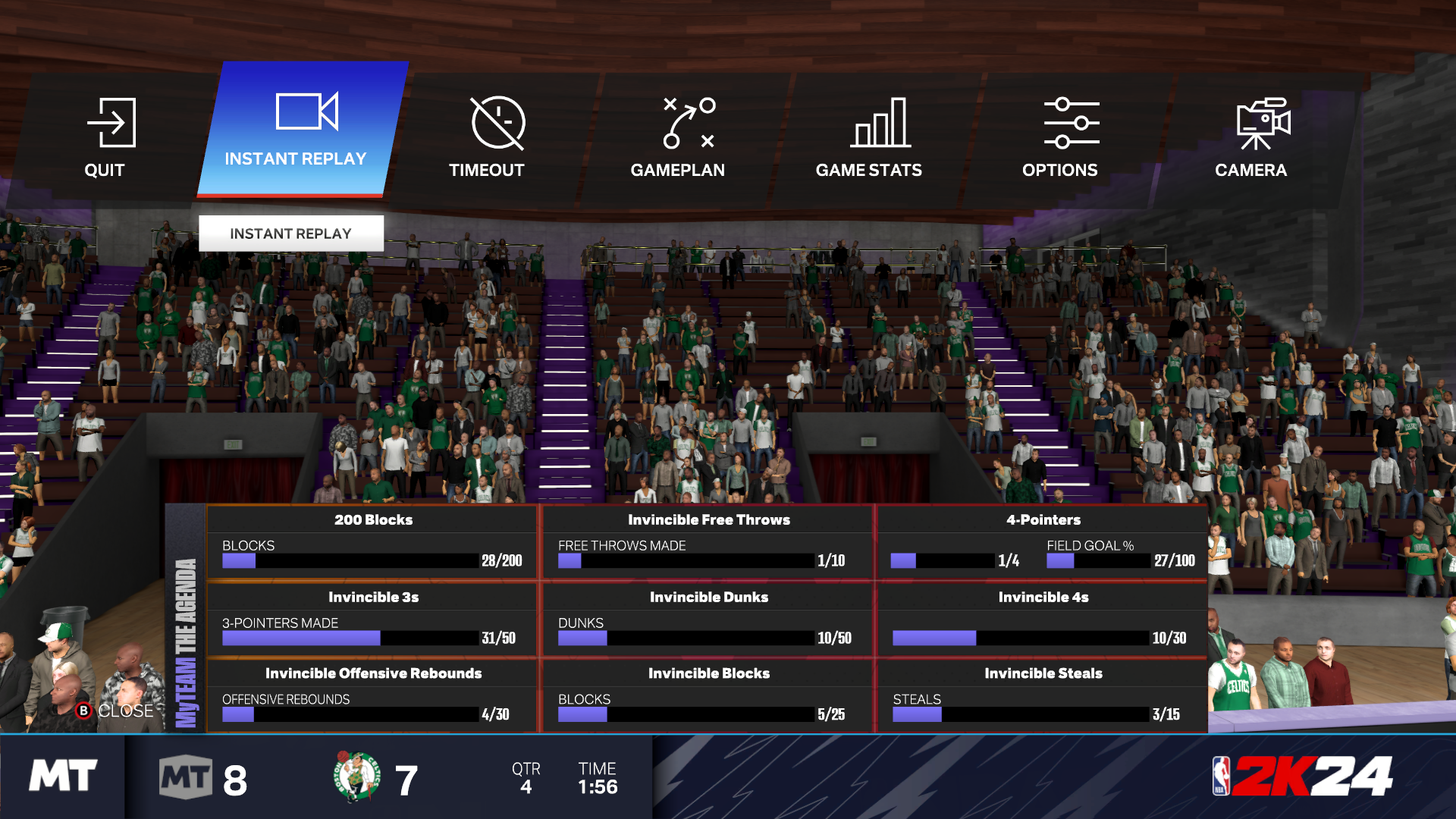Open the Invincible Offensive Rebounds agenda
Viewport: 1456px width, 819px height.
click(372, 696)
